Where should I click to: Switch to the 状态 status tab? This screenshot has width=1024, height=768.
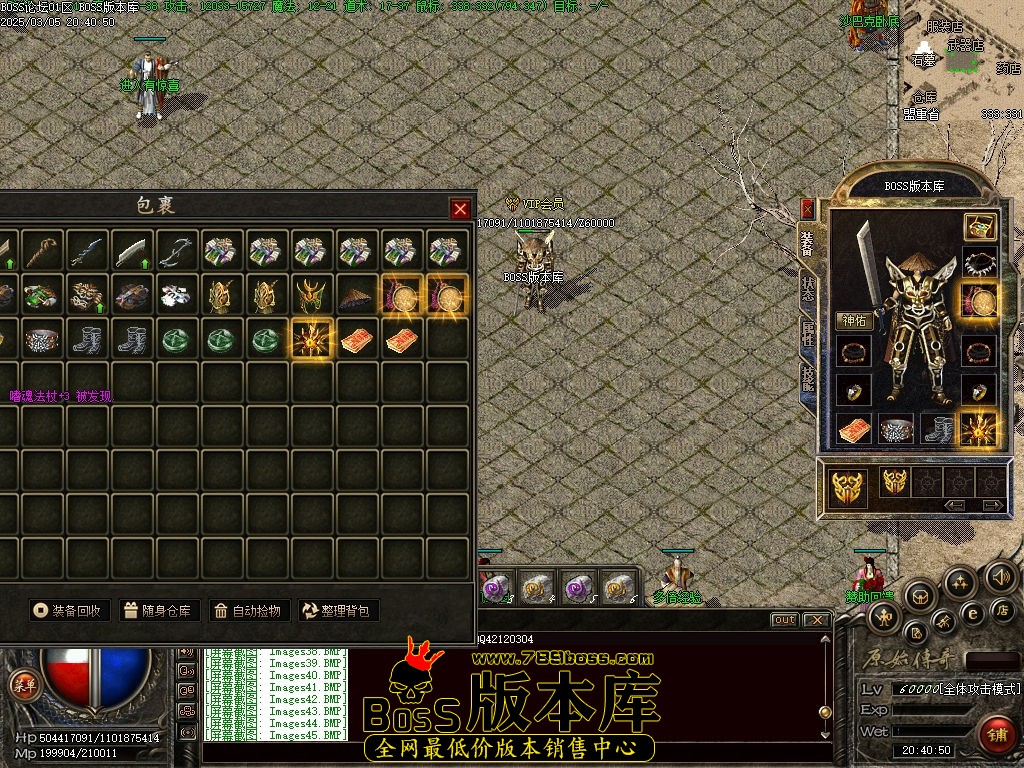point(808,290)
